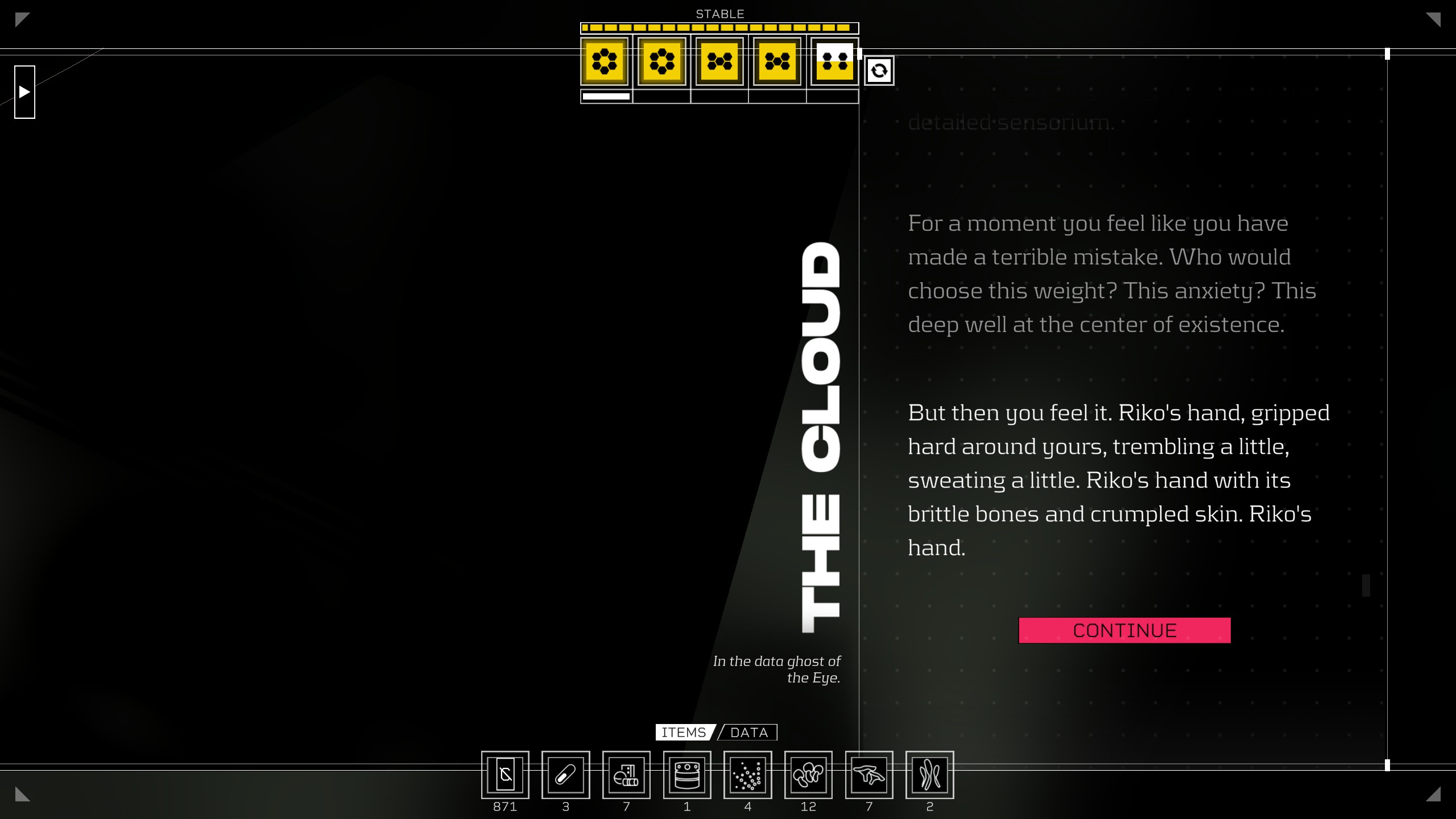Image resolution: width=1456 pixels, height=819 pixels.
Task: Select the cryo currency slot showing 871
Action: pyautogui.click(x=505, y=775)
